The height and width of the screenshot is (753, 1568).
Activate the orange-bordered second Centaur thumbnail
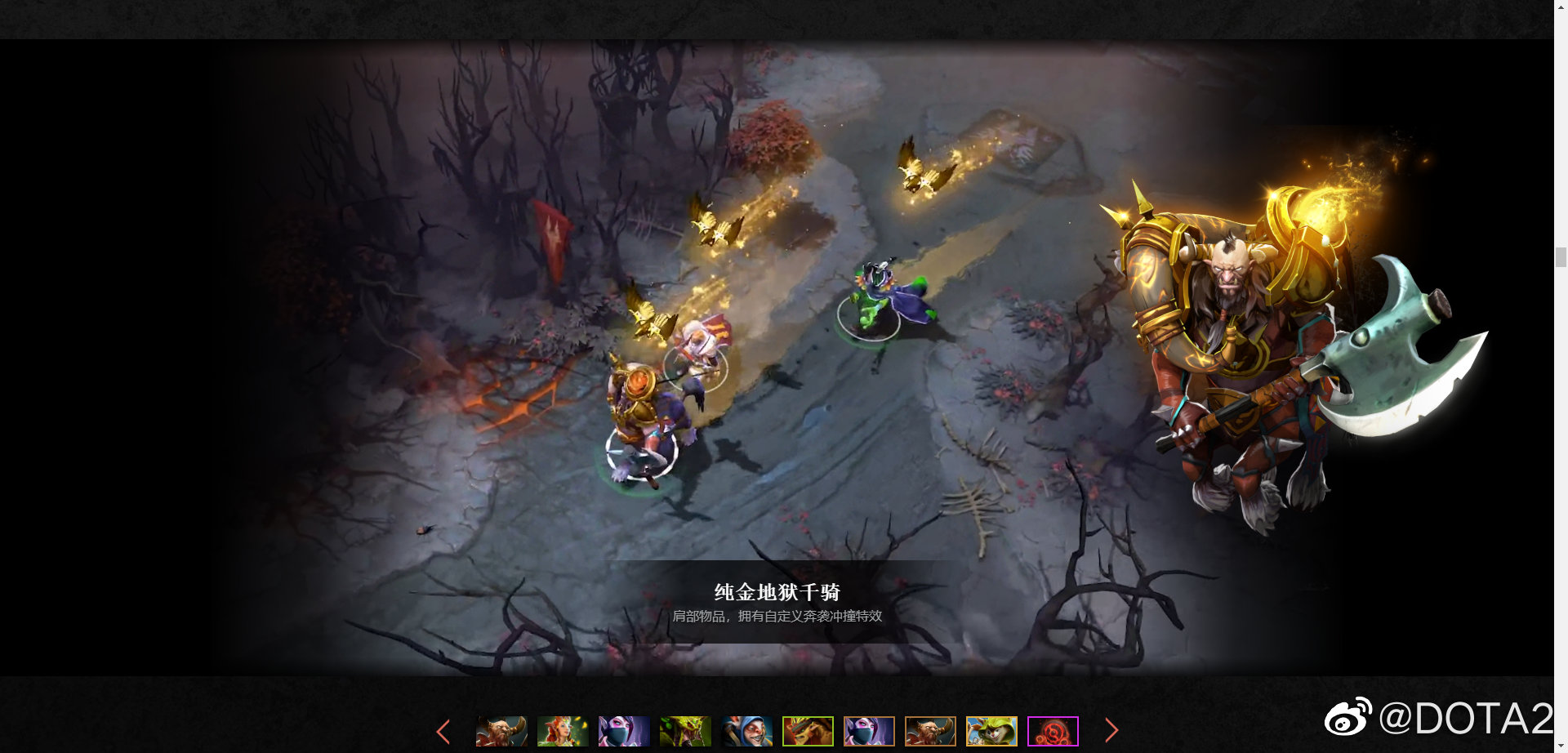point(931,731)
